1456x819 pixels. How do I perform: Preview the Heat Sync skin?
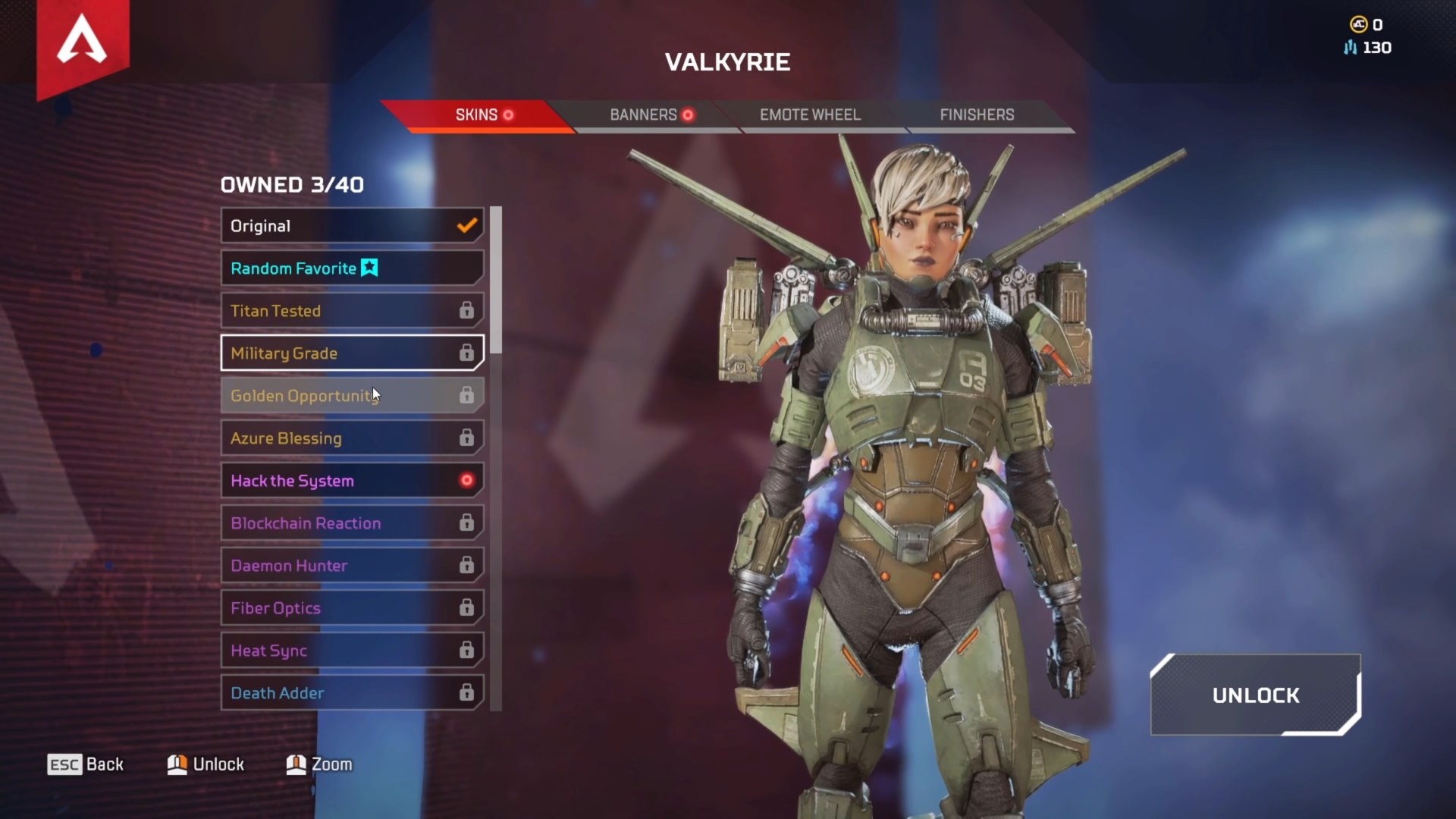coord(352,651)
